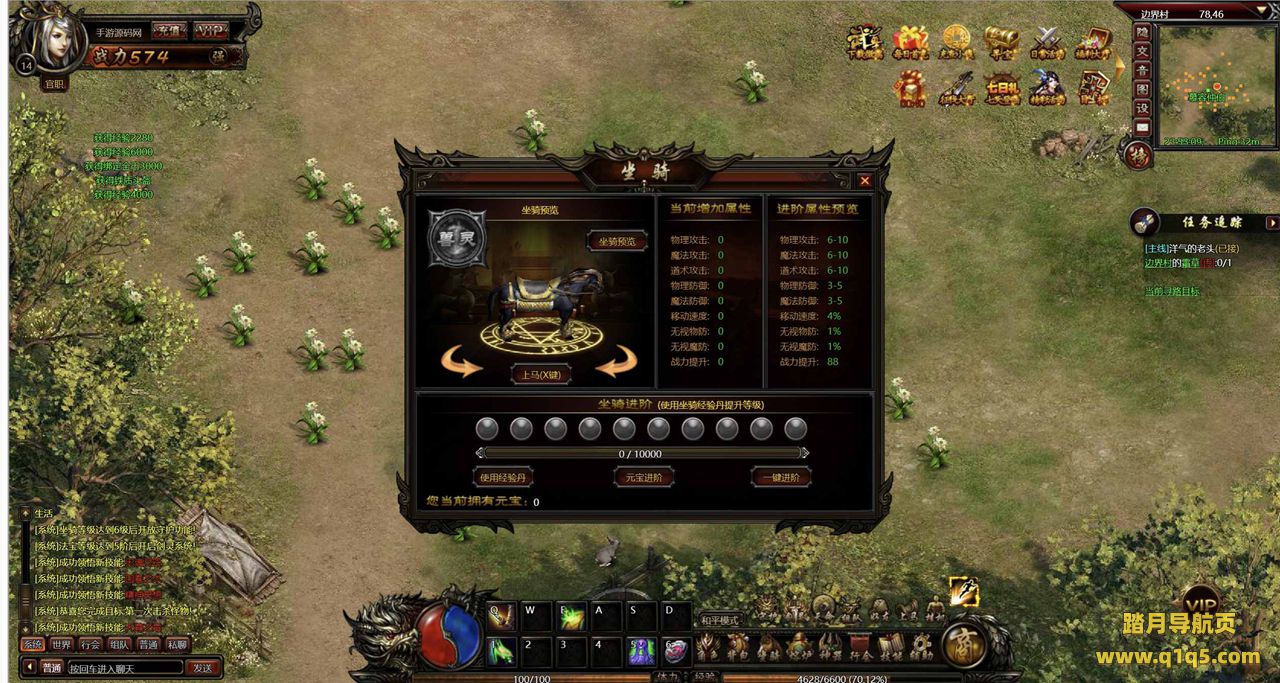Switch to the 行会 guild chat tab
This screenshot has height=683, width=1280.
[91, 645]
